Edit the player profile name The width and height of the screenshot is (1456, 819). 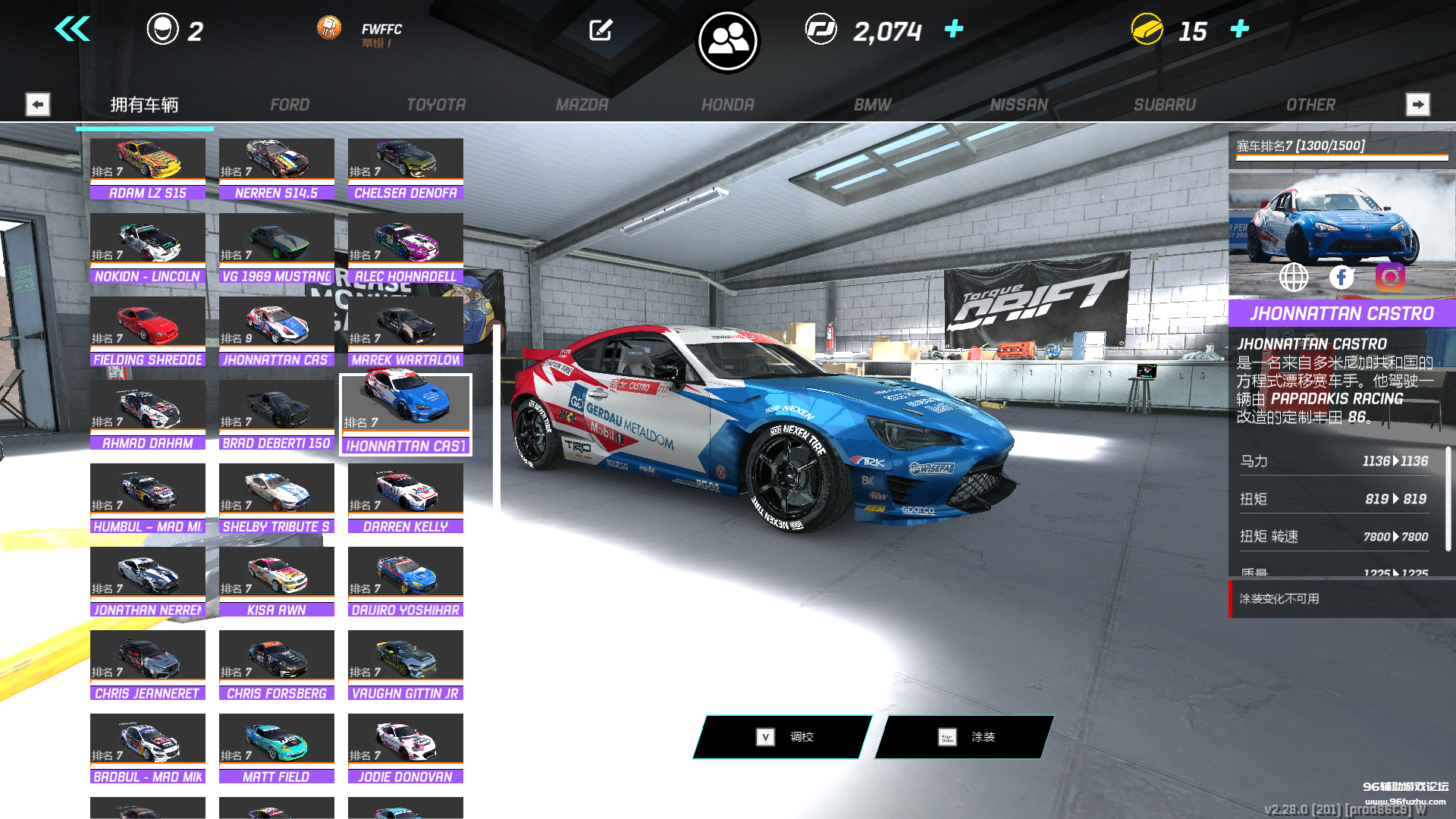[601, 30]
